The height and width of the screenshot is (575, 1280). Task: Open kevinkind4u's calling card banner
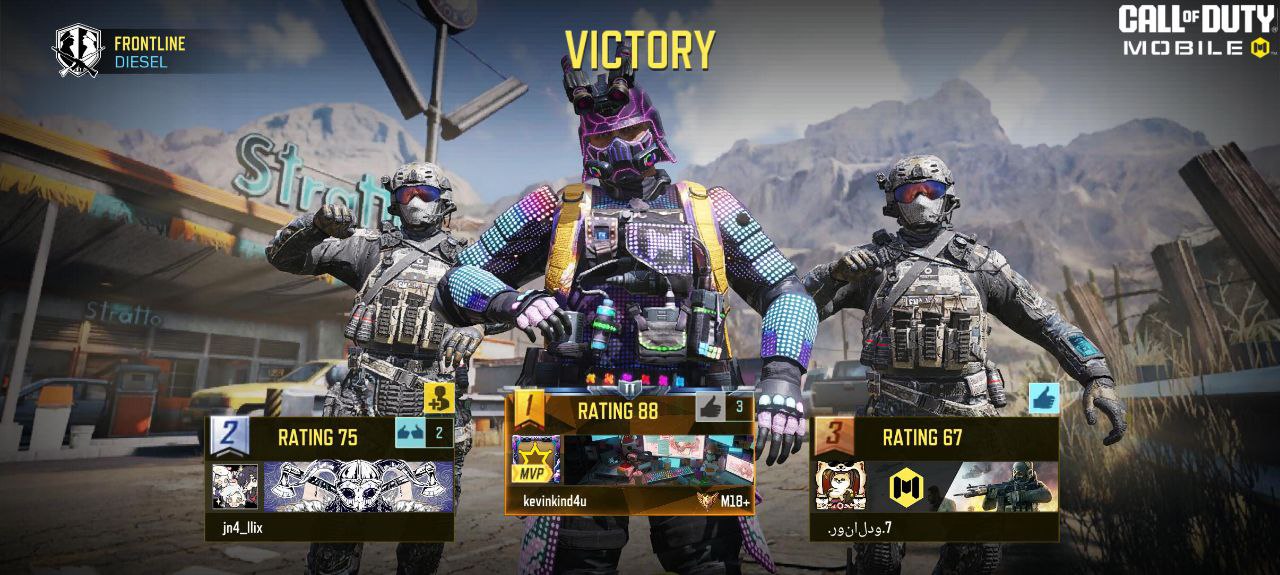tap(657, 460)
